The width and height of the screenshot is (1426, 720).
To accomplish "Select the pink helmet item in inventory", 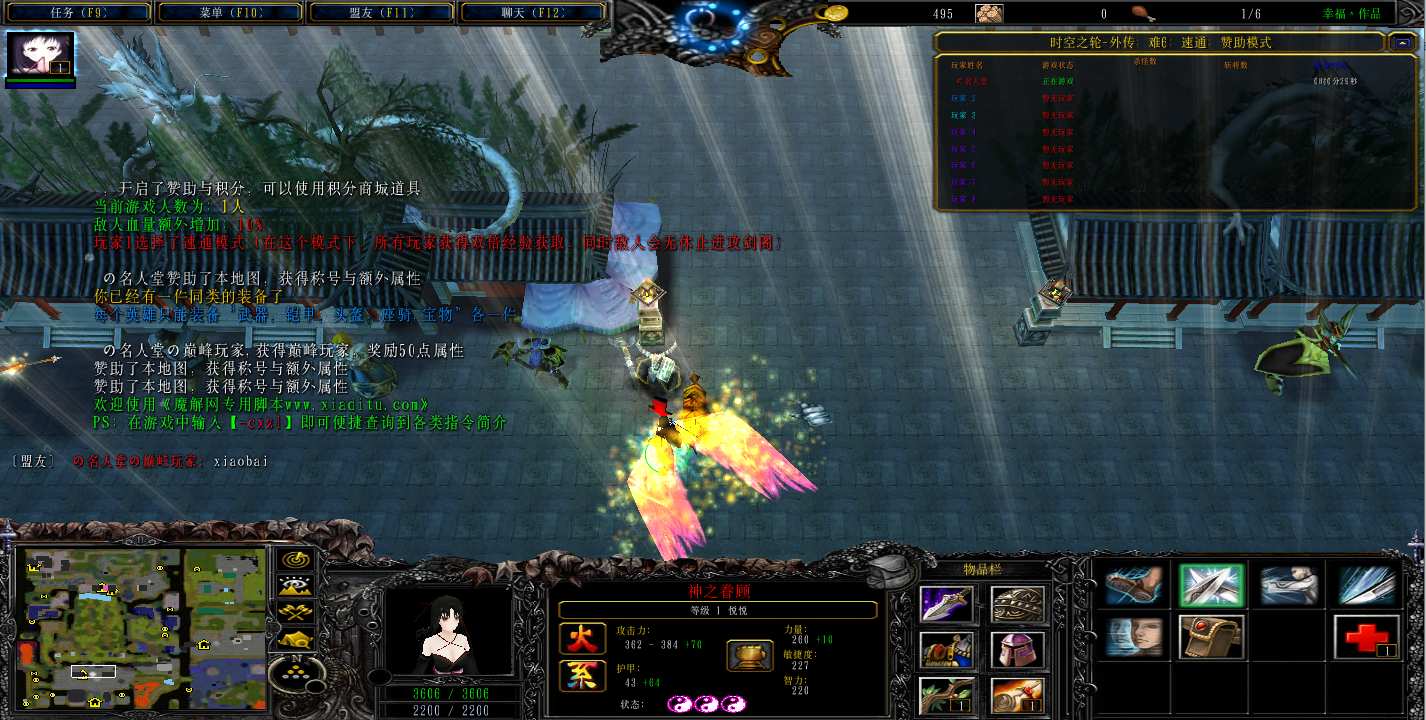I will click(1018, 650).
